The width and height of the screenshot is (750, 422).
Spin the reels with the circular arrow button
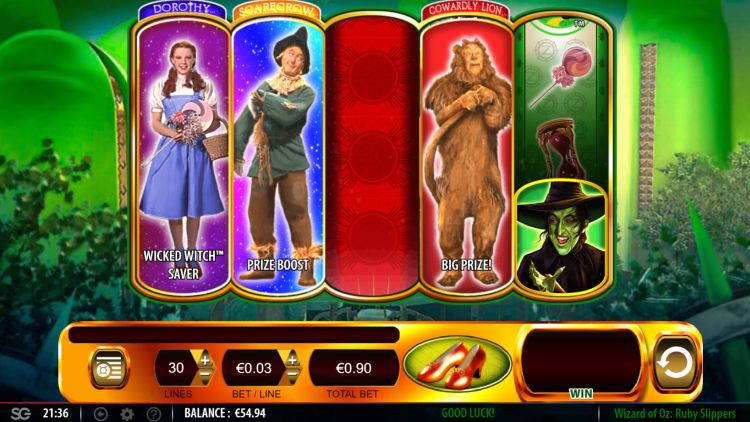676,364
